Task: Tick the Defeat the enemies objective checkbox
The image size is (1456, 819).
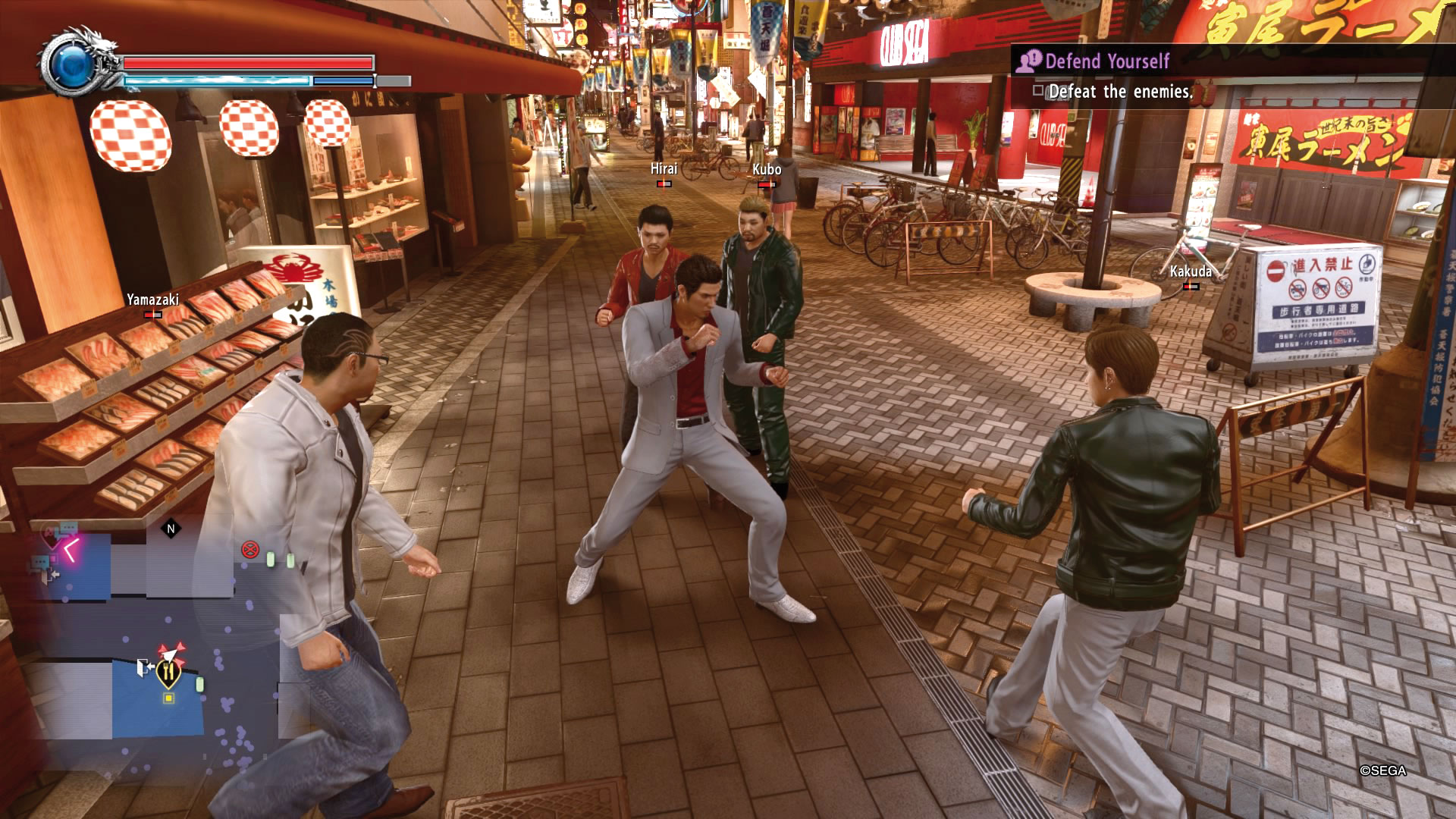Action: click(1038, 92)
